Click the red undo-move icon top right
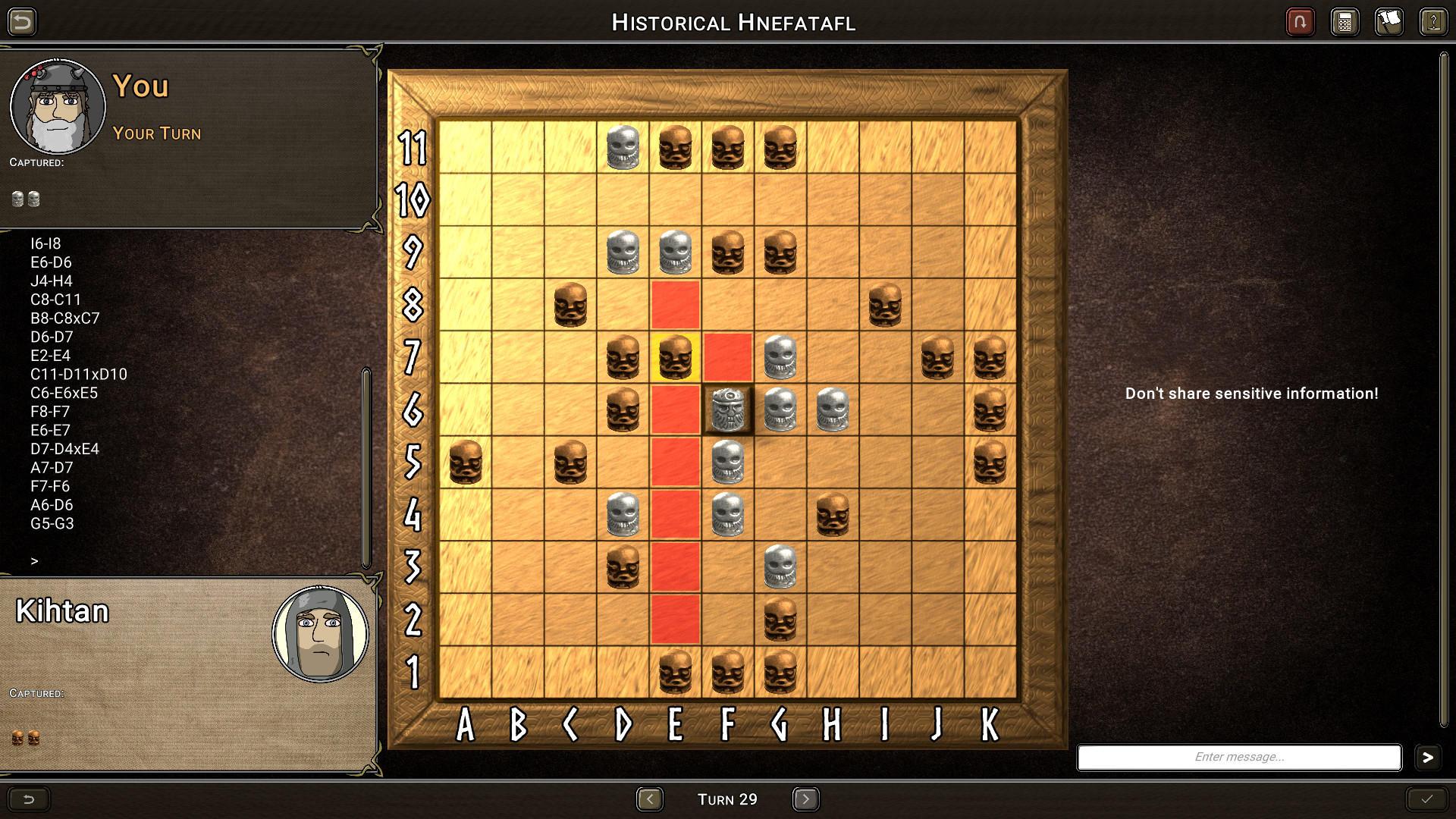Screen dimensions: 1456x819 [x=1300, y=22]
